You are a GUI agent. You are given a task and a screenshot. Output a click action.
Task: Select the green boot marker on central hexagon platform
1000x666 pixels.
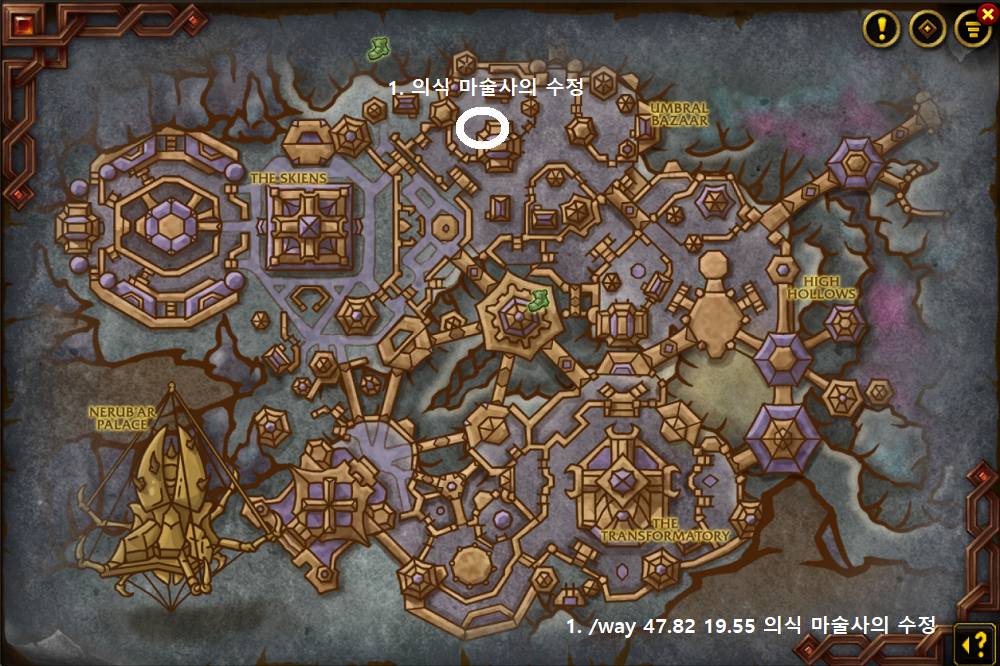click(538, 299)
